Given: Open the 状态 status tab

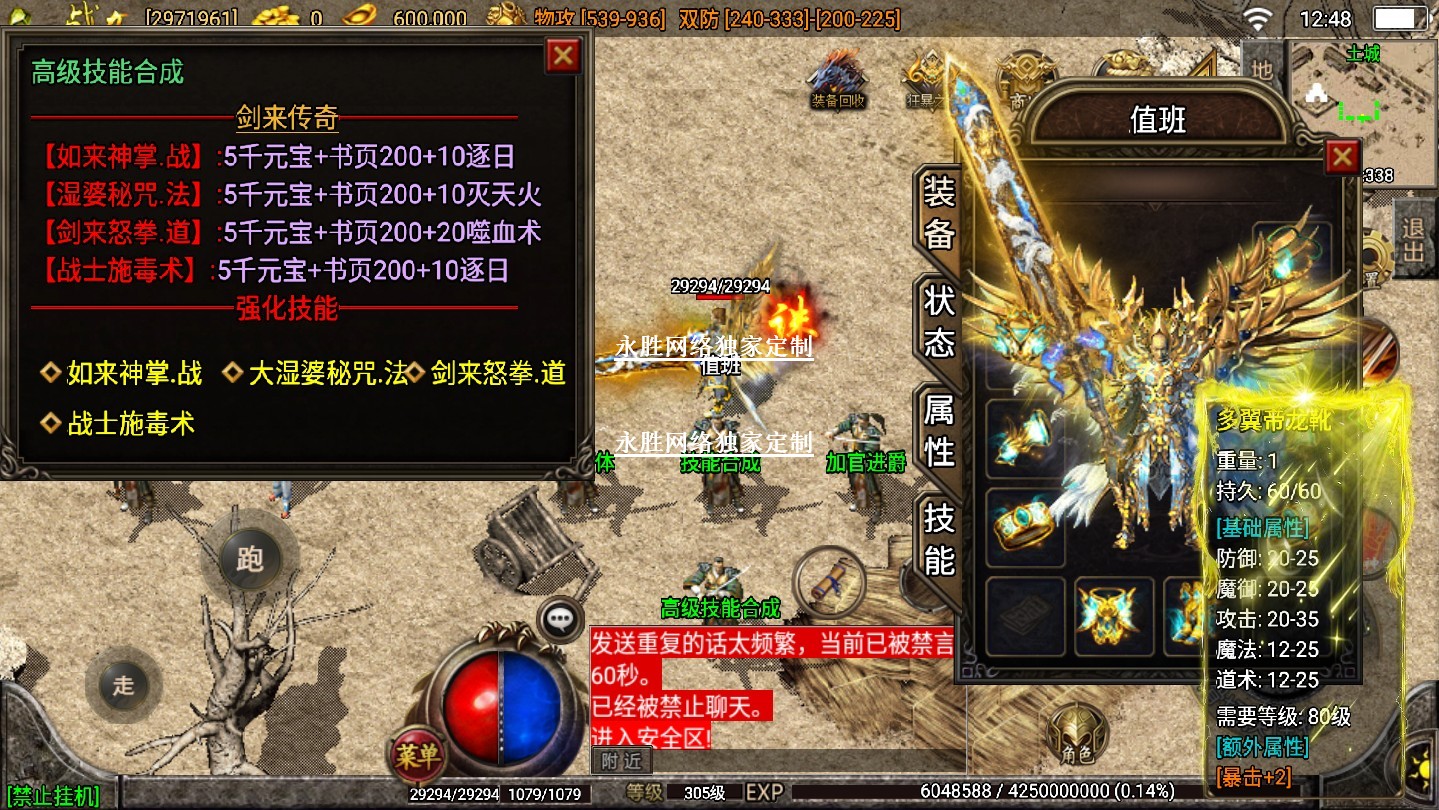Looking at the screenshot, I should 938,322.
